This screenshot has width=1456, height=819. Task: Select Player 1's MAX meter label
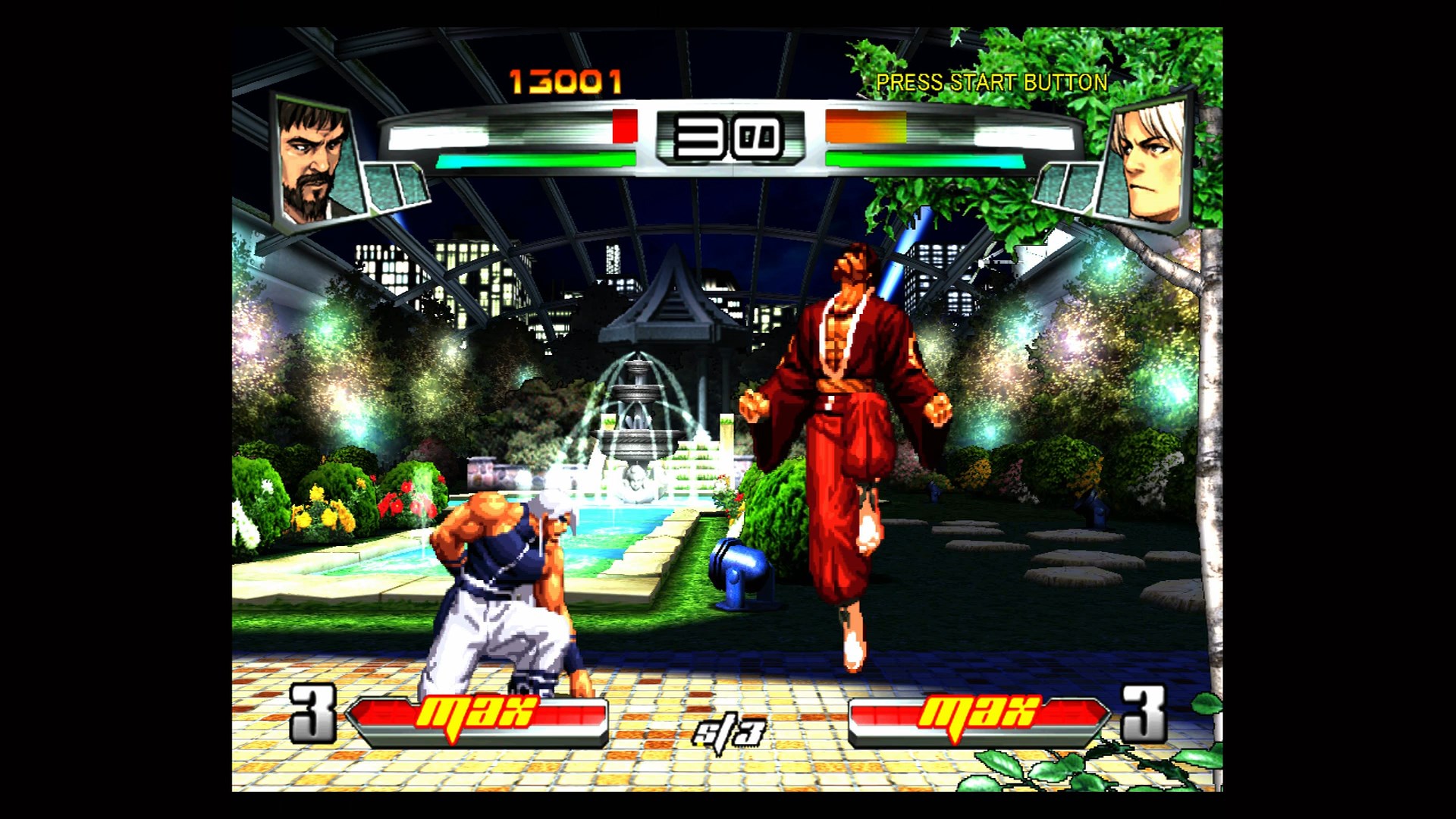(479, 713)
